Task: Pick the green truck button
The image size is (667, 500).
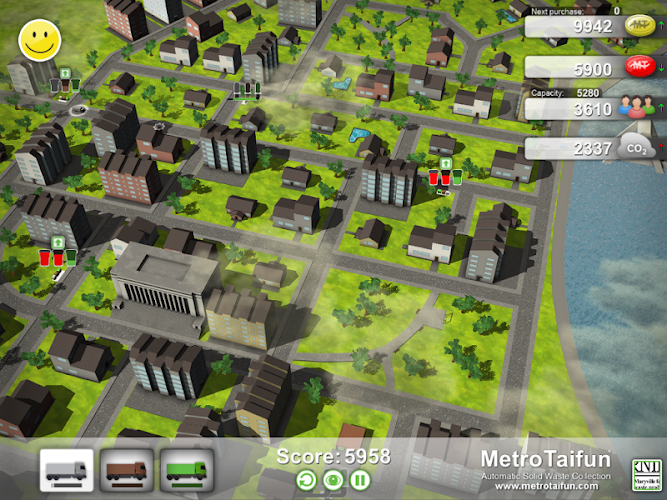Action: [x=185, y=470]
